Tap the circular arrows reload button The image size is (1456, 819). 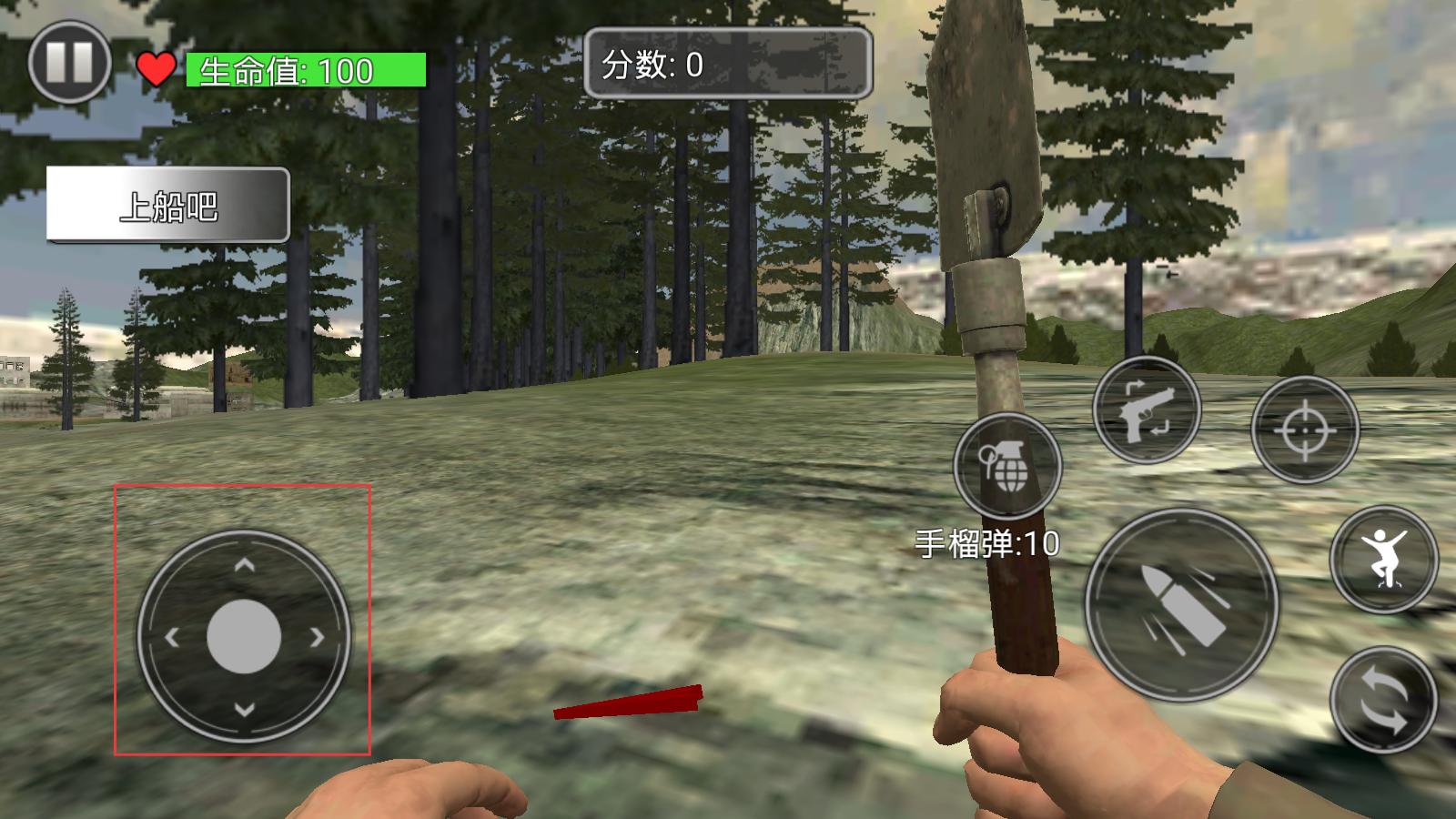[1383, 699]
